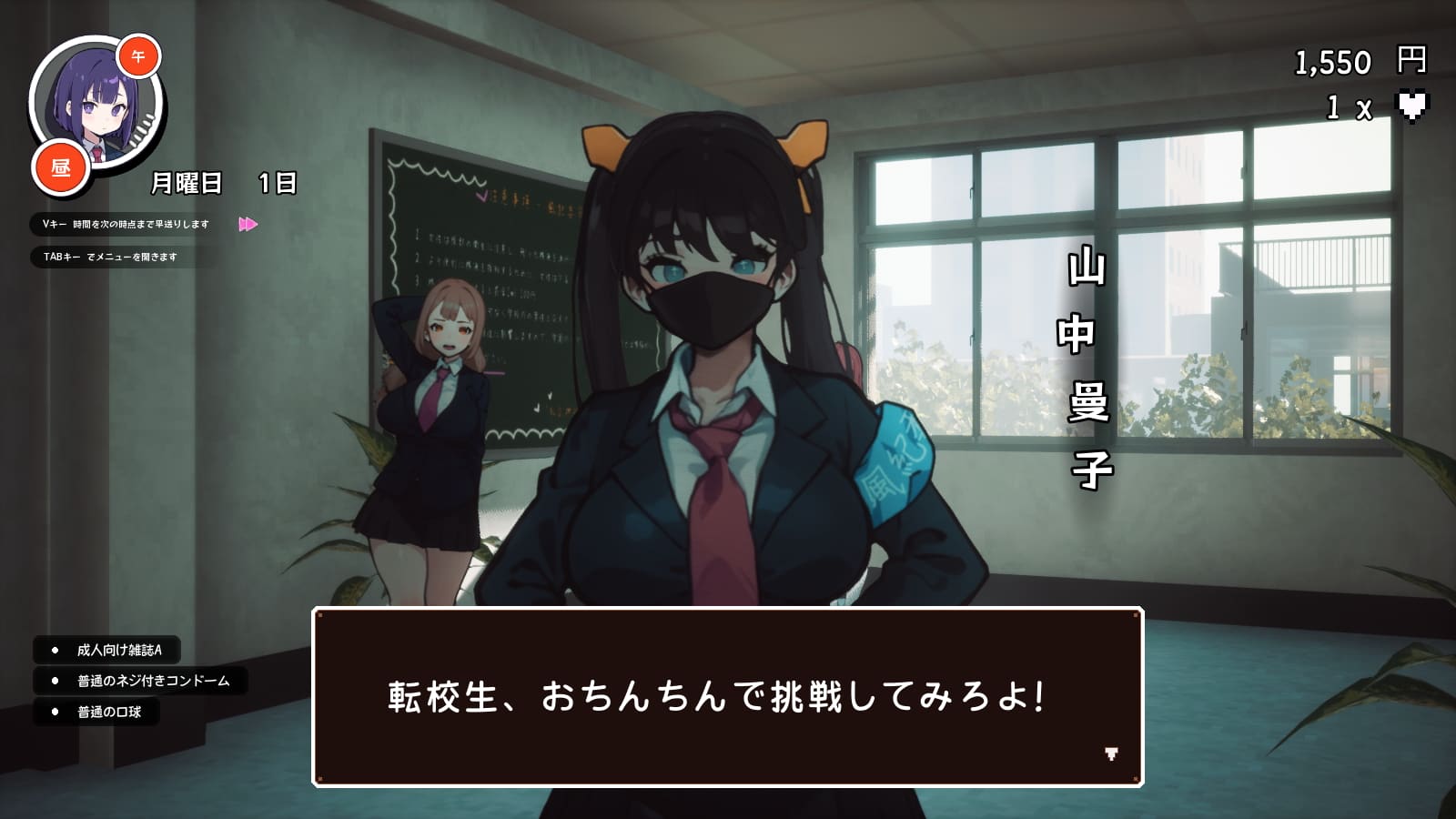1456x819 pixels.
Task: Click the 1,550 money counter value
Action: tap(1332, 62)
